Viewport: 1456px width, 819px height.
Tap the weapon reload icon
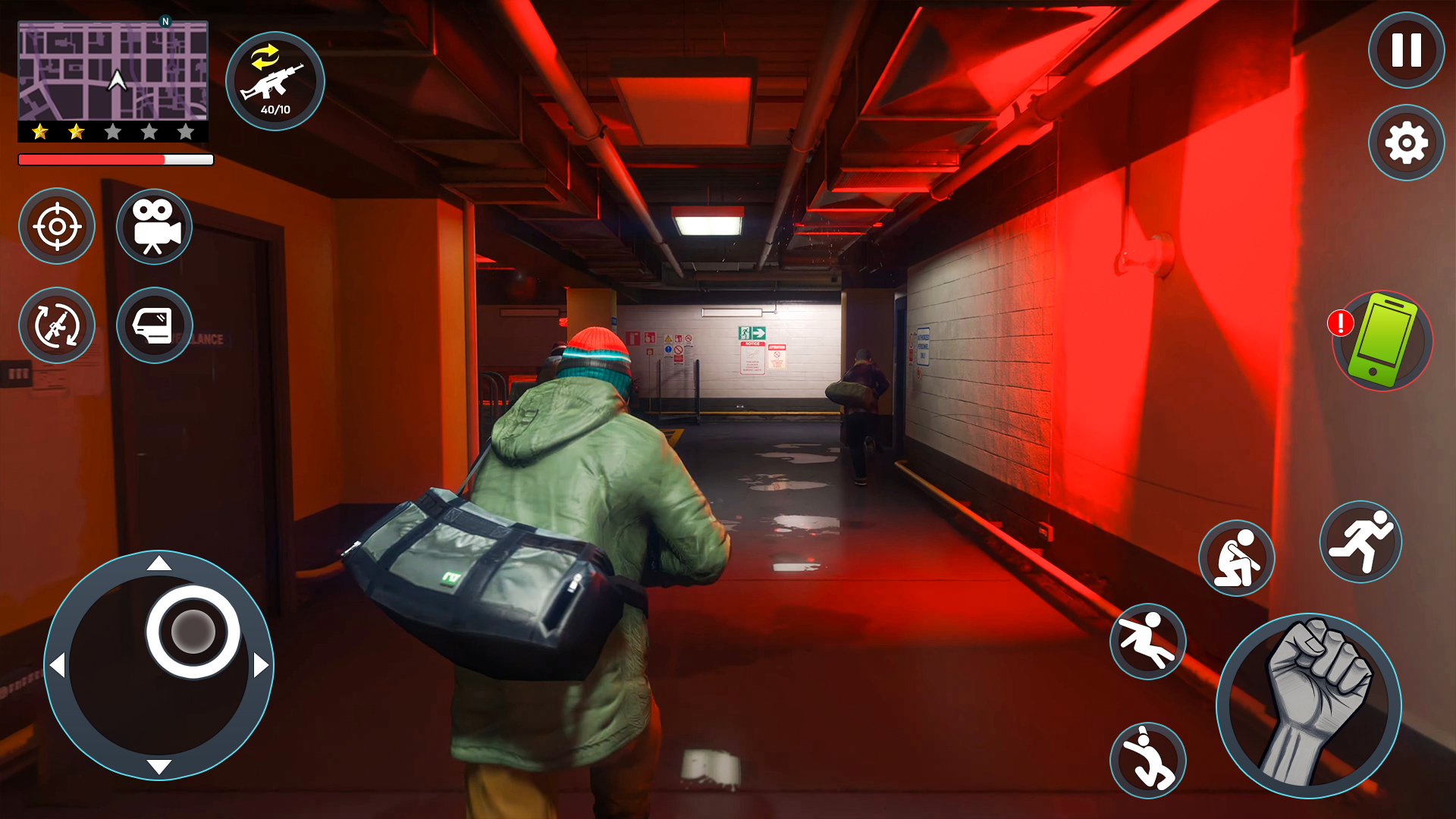pos(57,326)
